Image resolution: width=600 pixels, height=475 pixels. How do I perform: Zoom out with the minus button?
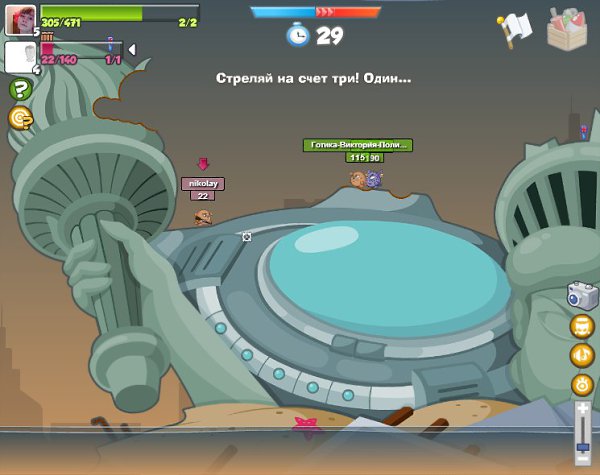coord(582,462)
